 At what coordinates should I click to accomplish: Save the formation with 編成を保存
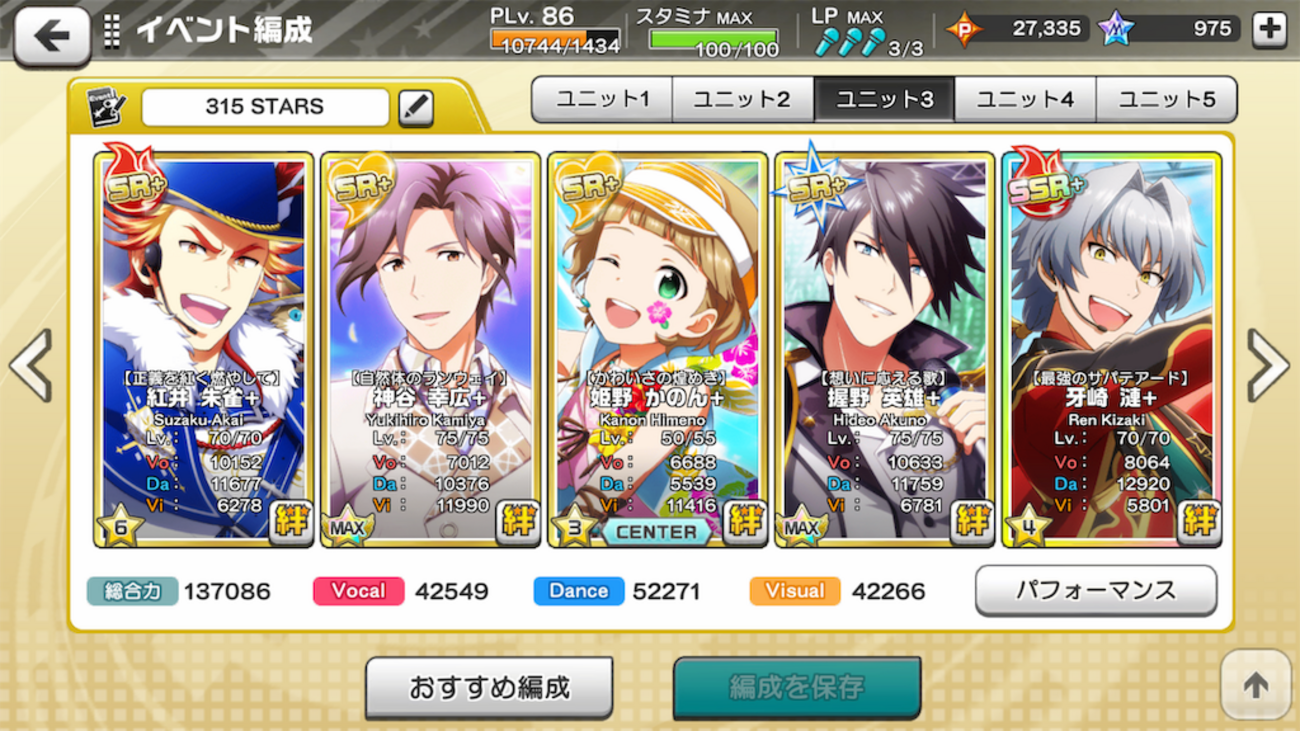(x=796, y=688)
